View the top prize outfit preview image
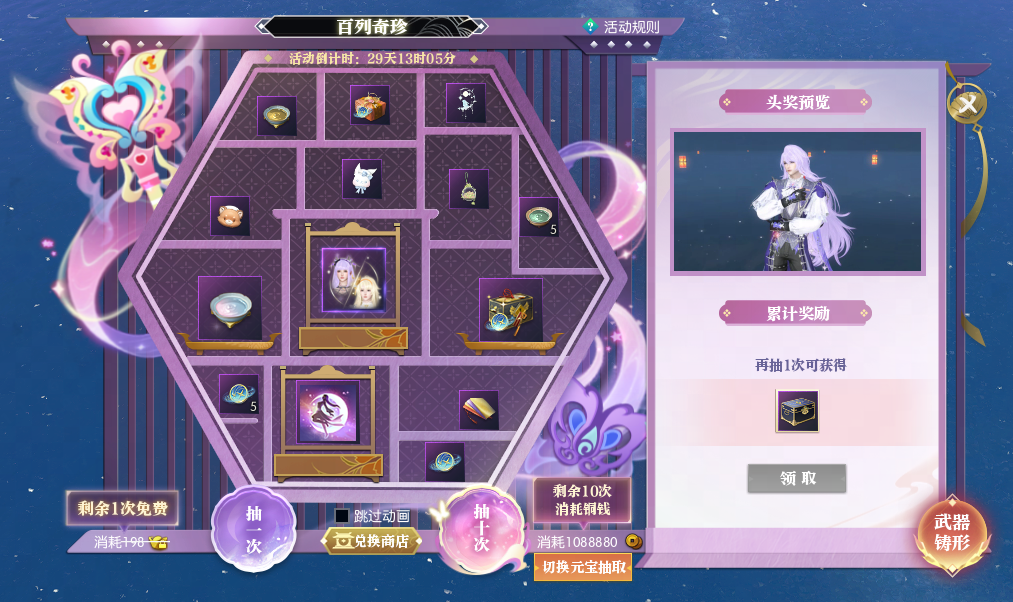The height and width of the screenshot is (602, 1013). click(797, 201)
